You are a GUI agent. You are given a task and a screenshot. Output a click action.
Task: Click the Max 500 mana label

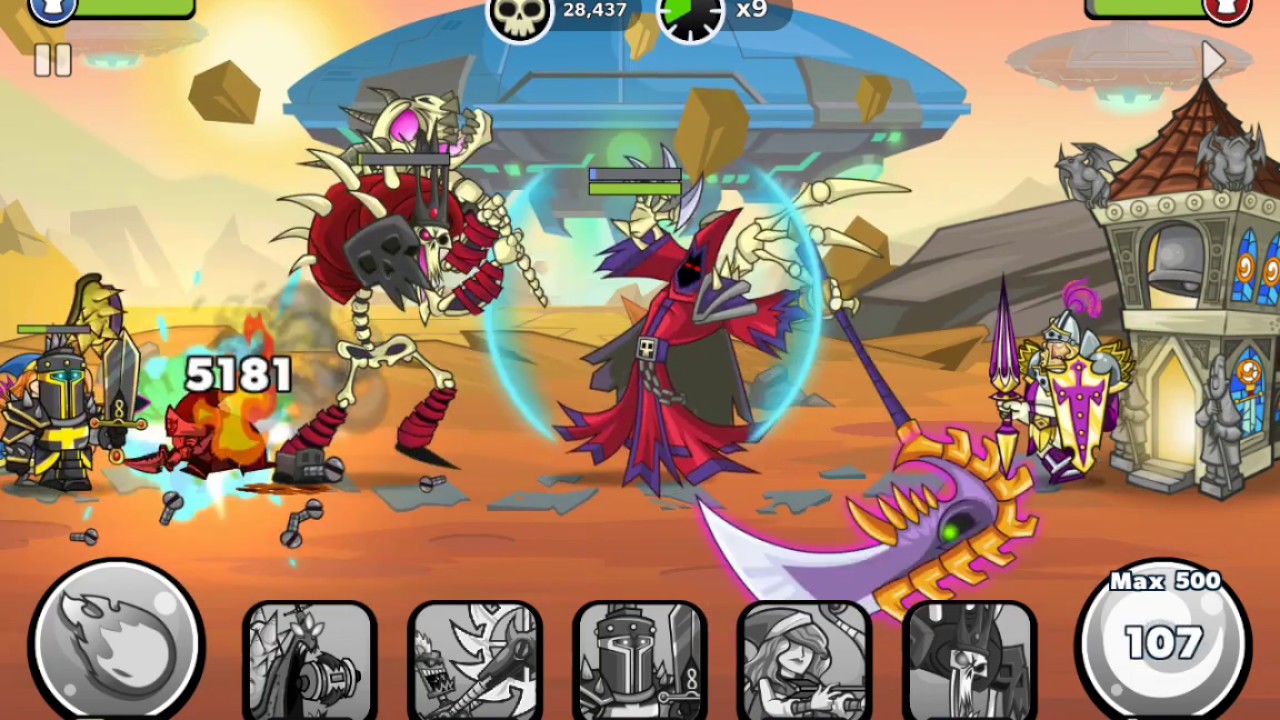tap(1165, 581)
